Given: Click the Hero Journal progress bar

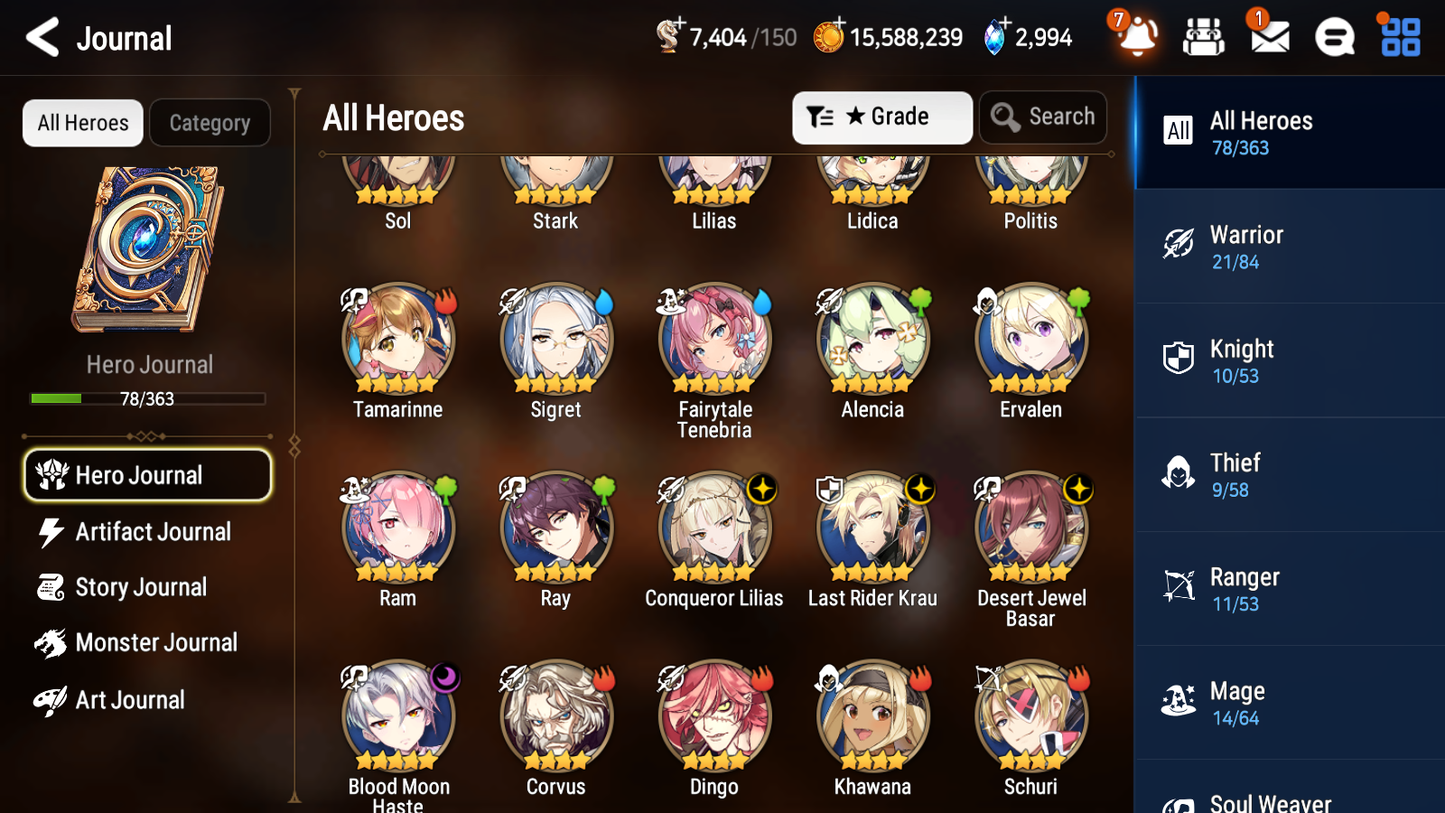Looking at the screenshot, I should click(149, 397).
